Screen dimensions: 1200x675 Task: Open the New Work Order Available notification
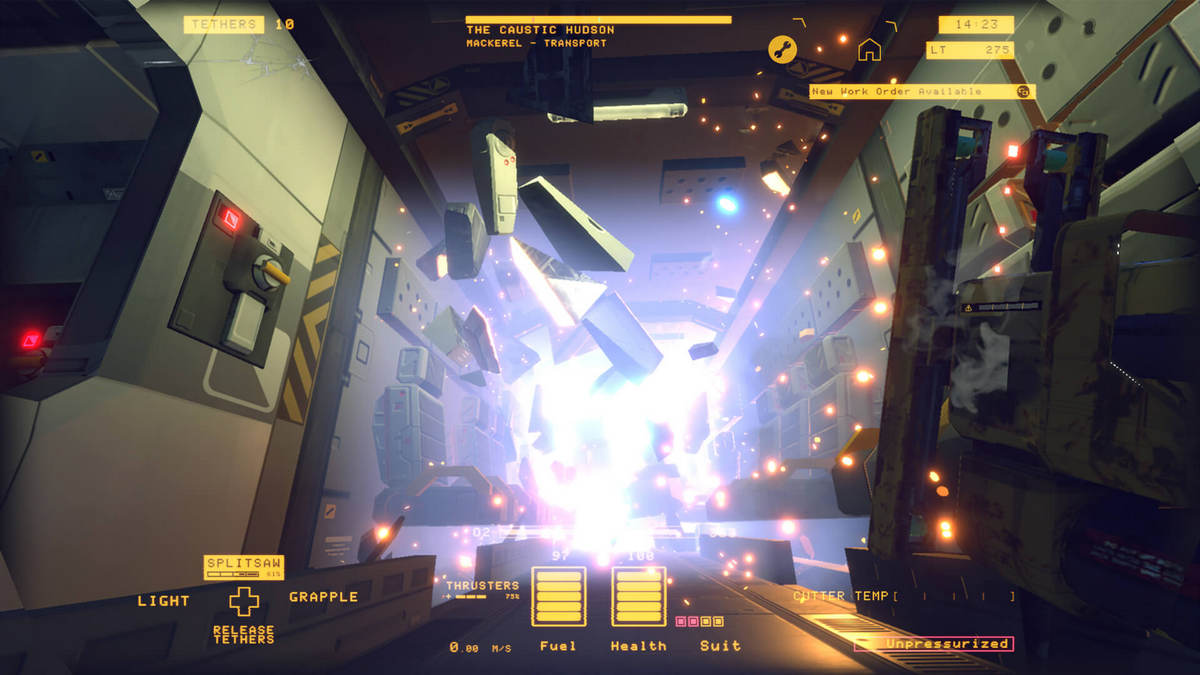click(x=922, y=91)
